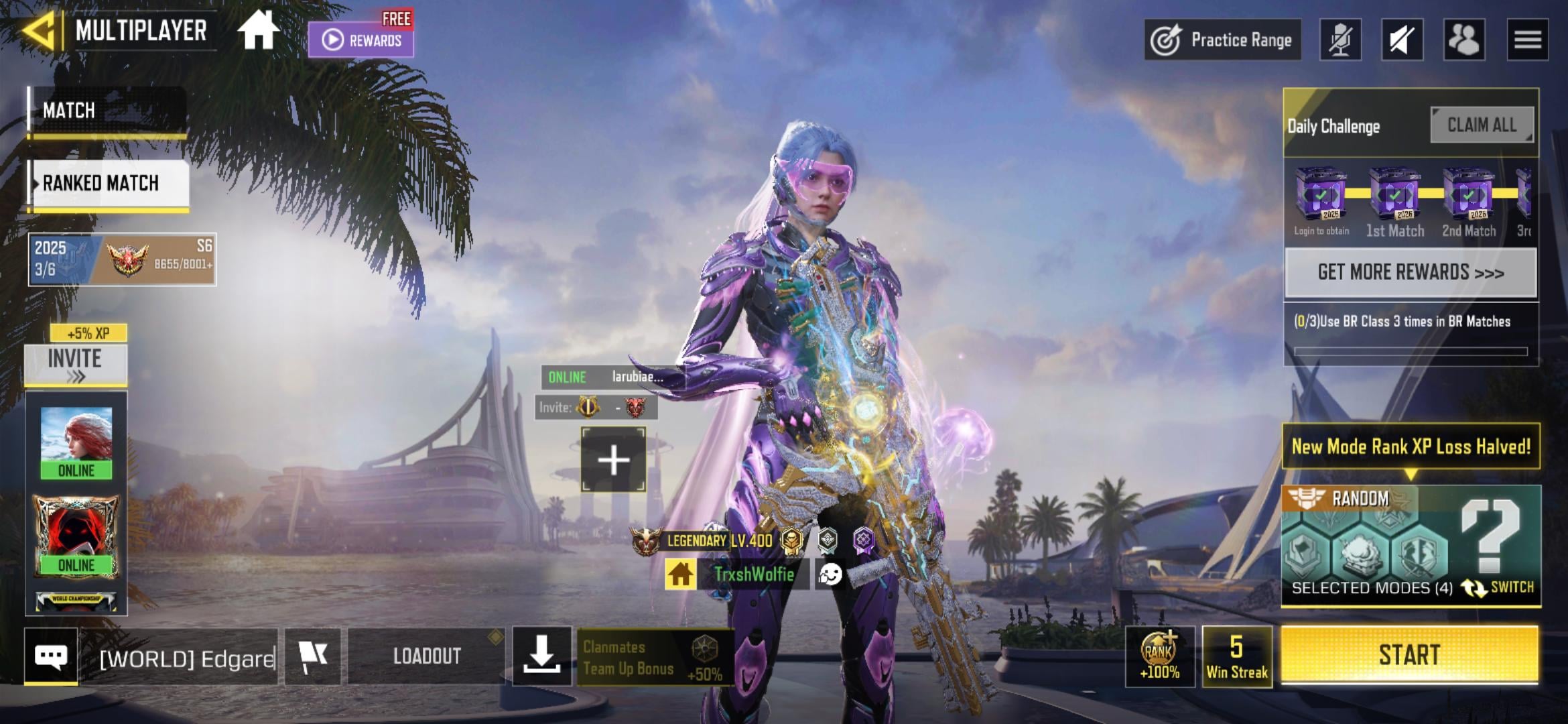Select the red-hooded online friend avatar
The image size is (1568, 724).
76,536
